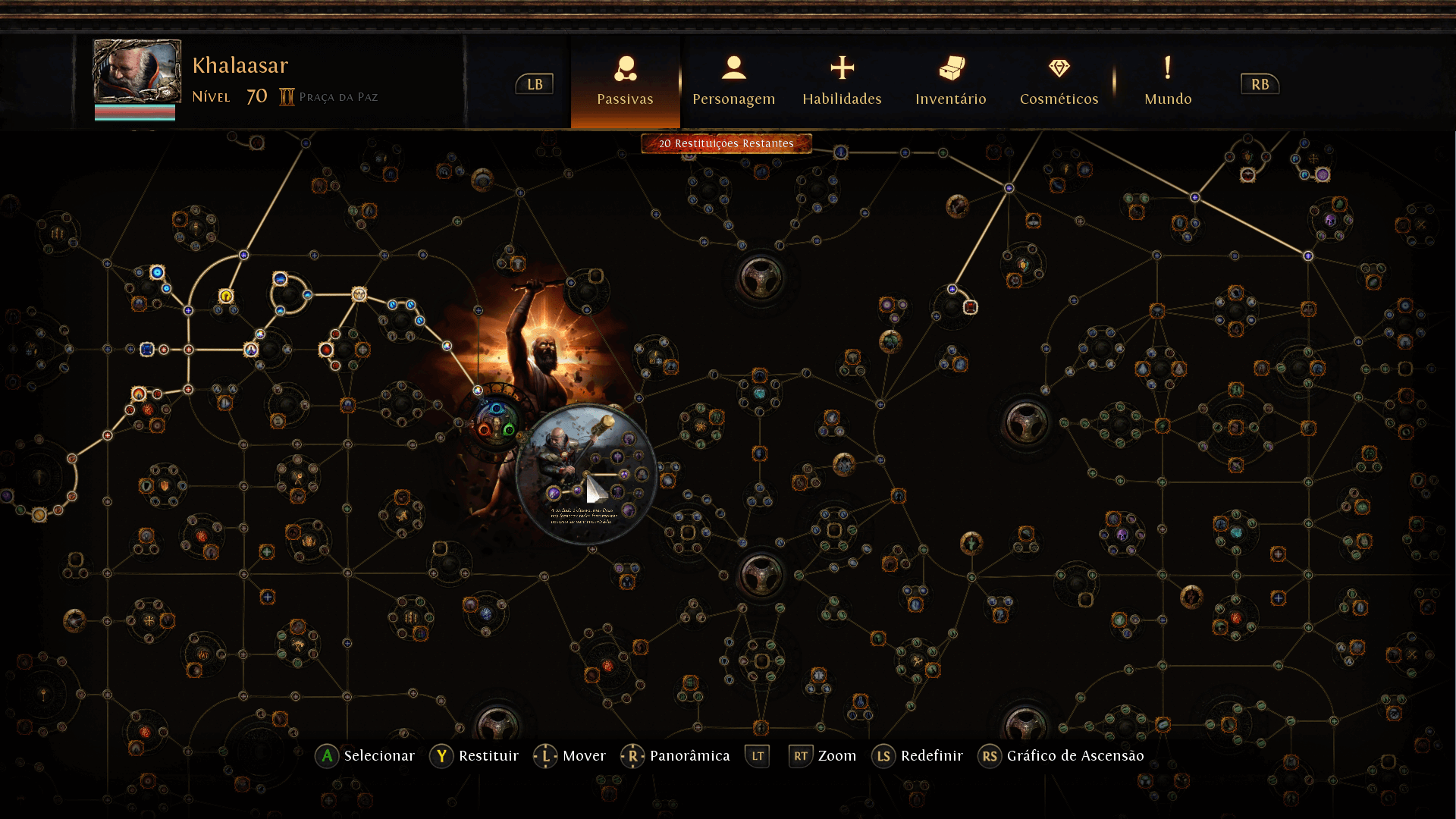This screenshot has width=1456, height=819.
Task: Click the Inventário chest icon
Action: 951,70
